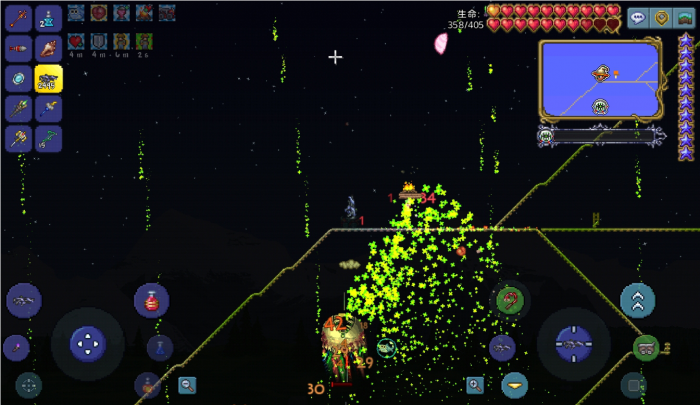This screenshot has width=700, height=405.
Task: Tap the minecart mount button
Action: click(x=646, y=348)
